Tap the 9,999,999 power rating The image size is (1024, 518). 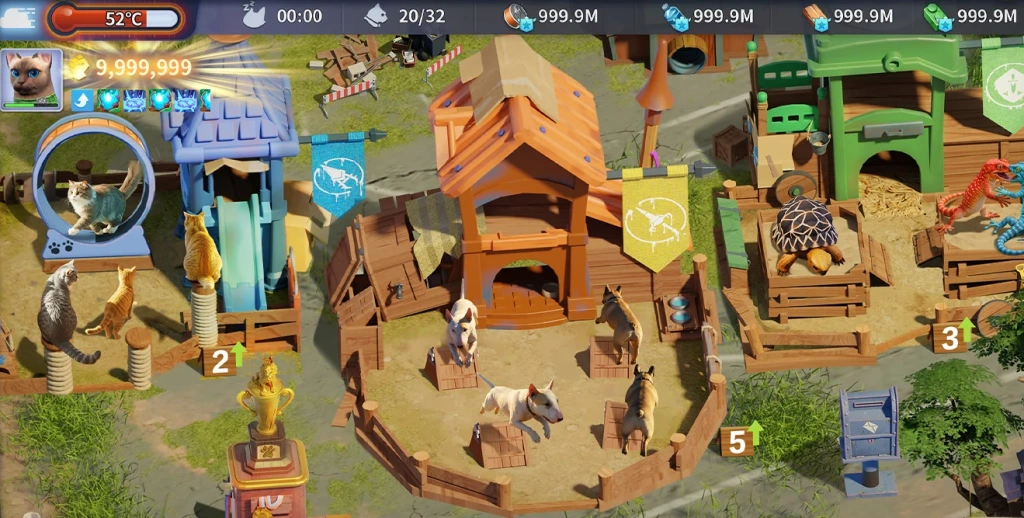(x=130, y=68)
